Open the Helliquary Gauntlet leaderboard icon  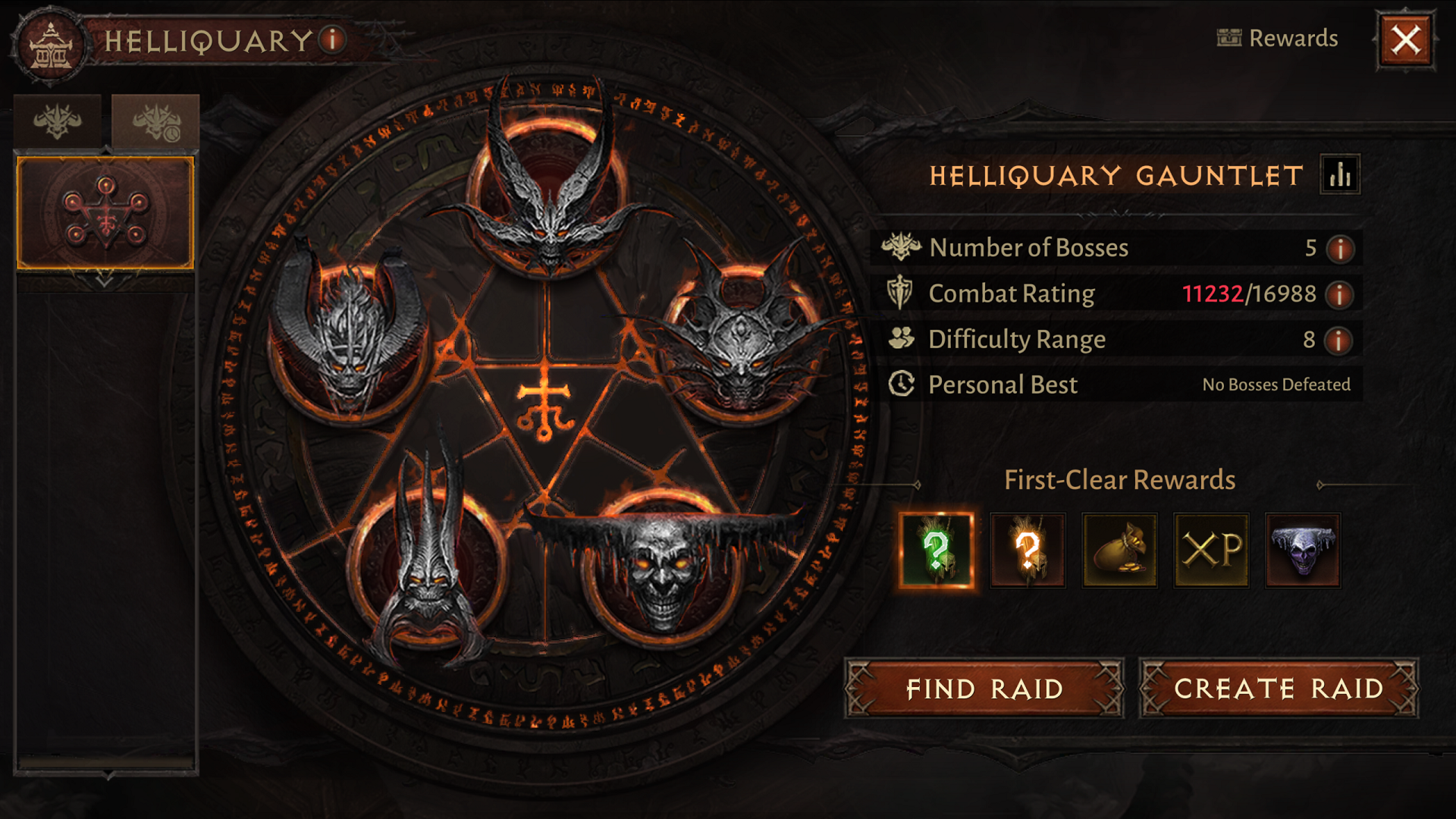tap(1340, 175)
